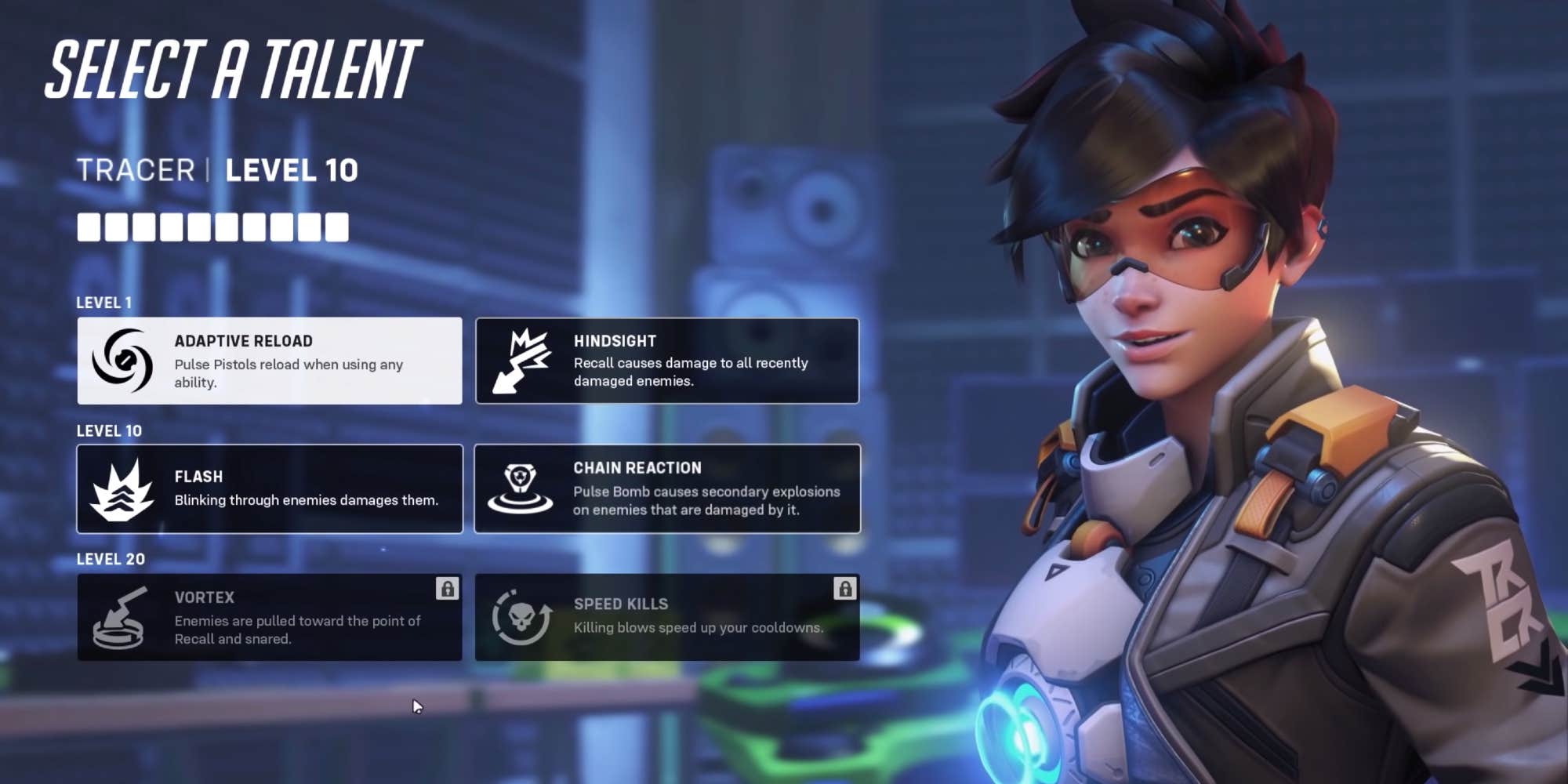Toggle selection of Chain Reaction talent
The width and height of the screenshot is (1568, 784).
coord(666,488)
